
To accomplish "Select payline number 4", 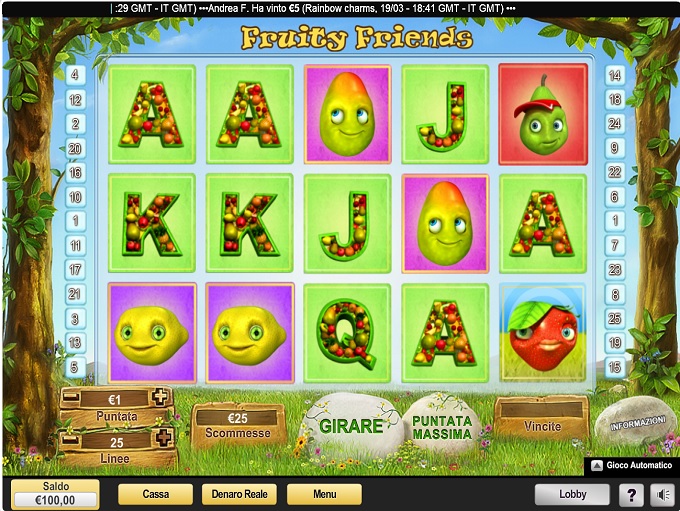I will tap(76, 75).
